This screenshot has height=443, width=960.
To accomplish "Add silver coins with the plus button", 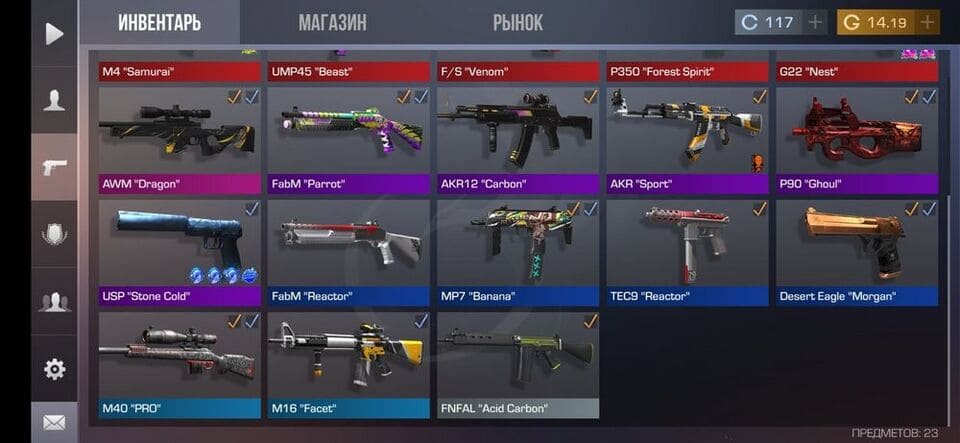I will [816, 22].
